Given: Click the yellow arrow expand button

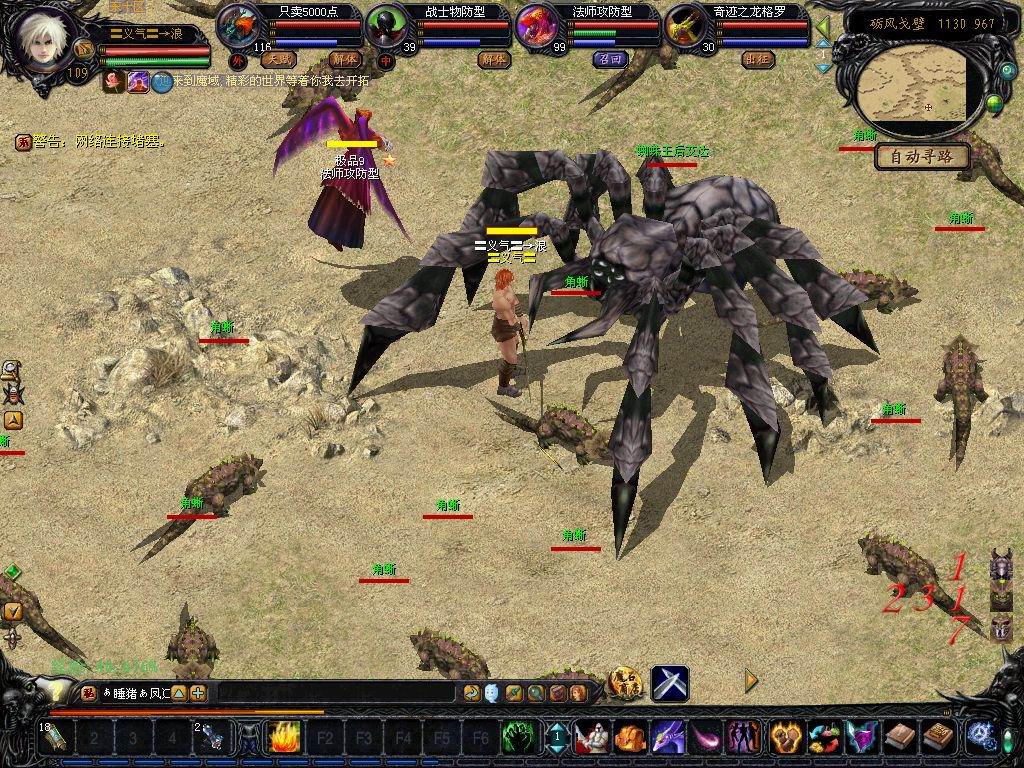Looking at the screenshot, I should 751,681.
